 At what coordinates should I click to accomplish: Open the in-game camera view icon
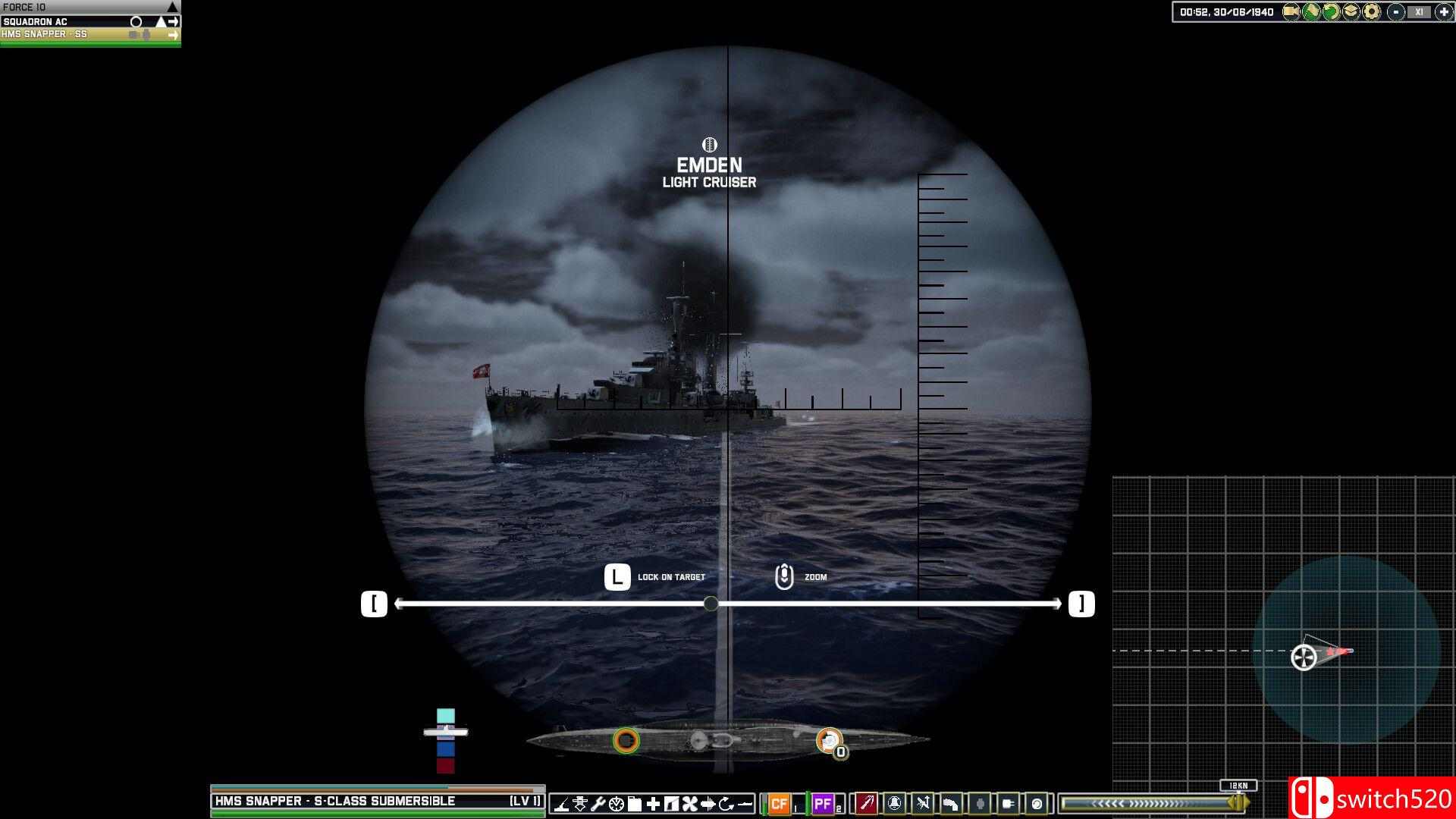coord(1291,12)
